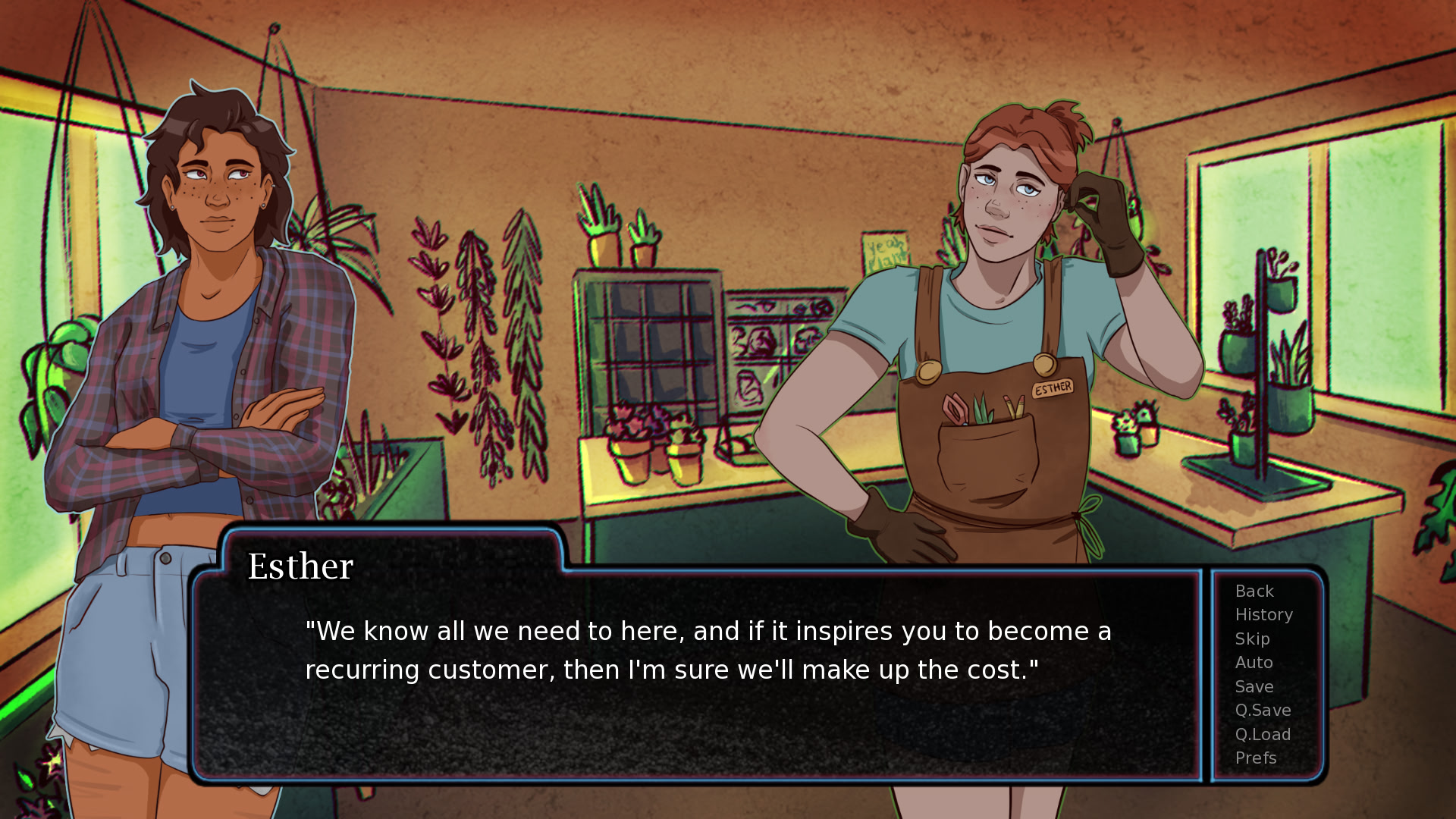Open the dialogue History log
The width and height of the screenshot is (1456, 819).
click(1263, 614)
